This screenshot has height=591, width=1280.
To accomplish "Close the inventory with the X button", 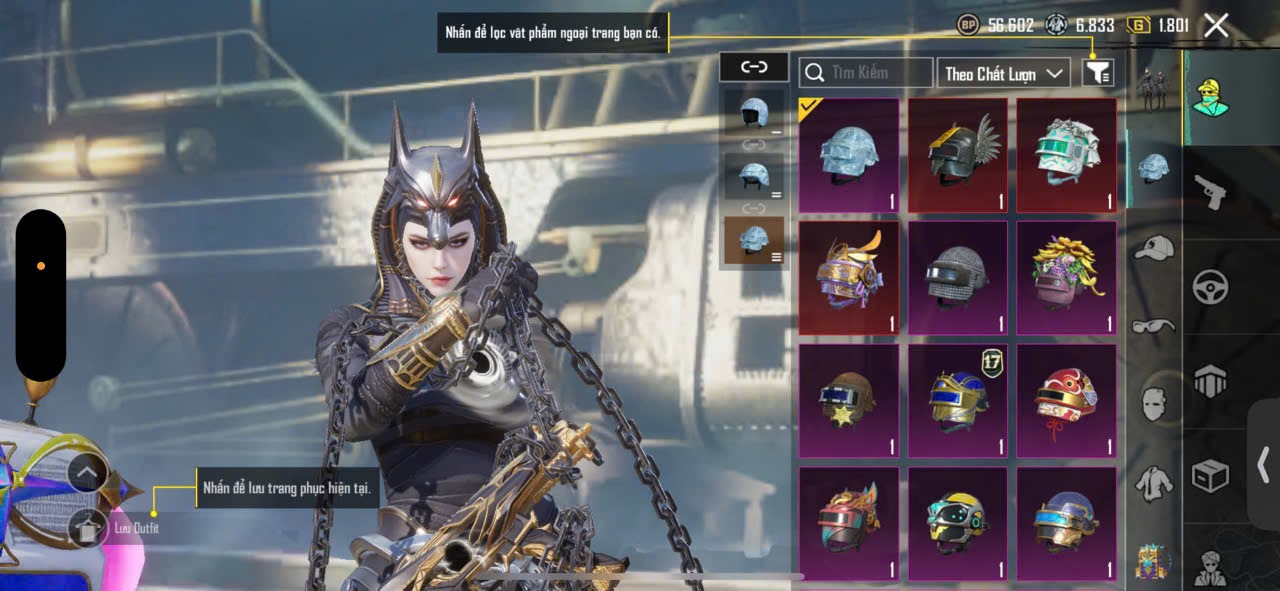I will (x=1216, y=26).
